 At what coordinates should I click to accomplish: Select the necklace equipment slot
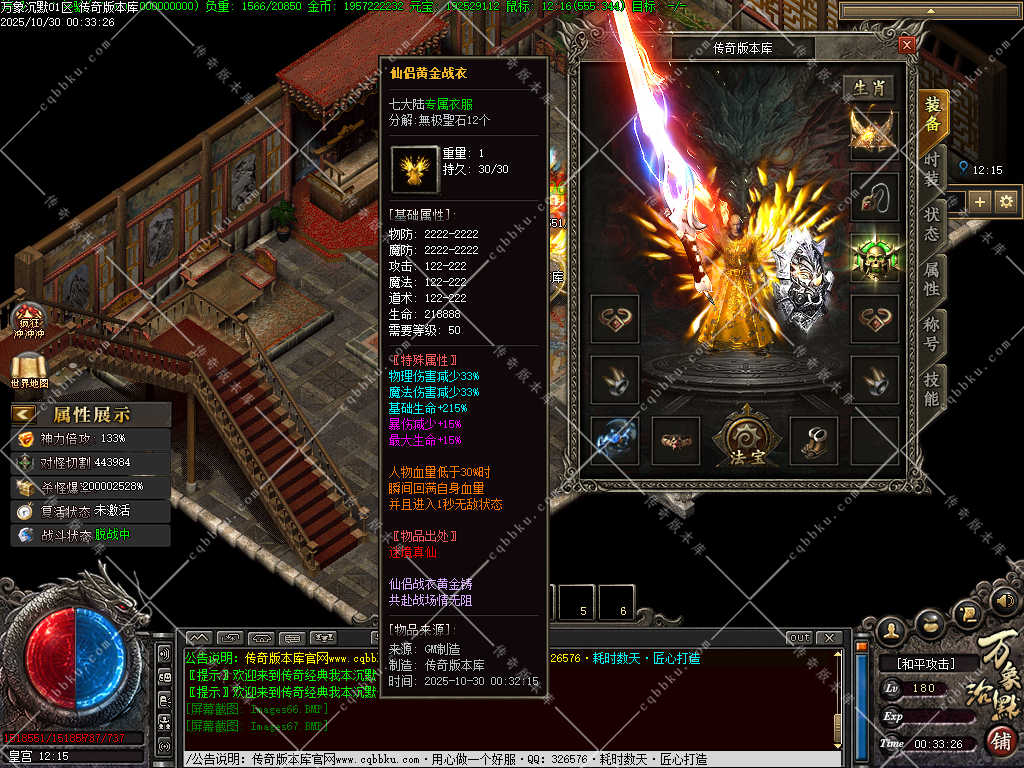(x=874, y=196)
